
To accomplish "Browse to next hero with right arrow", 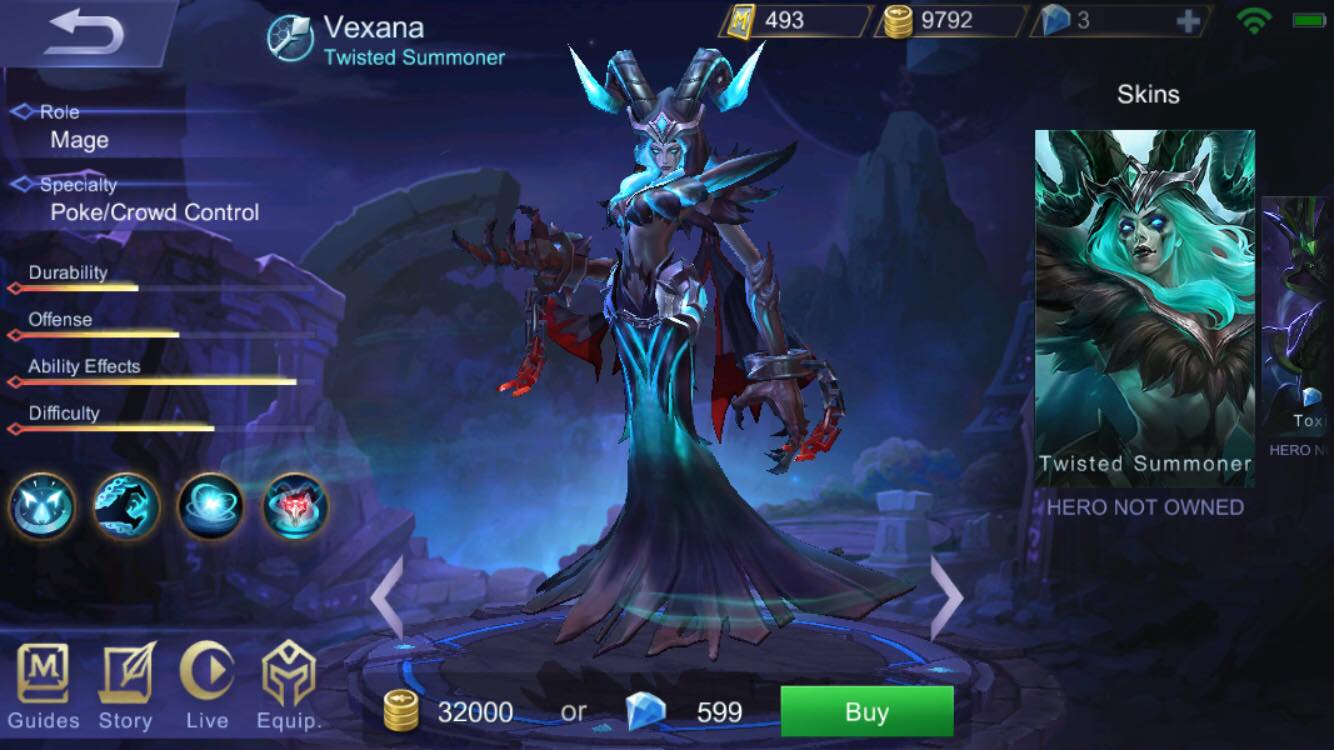I will [x=946, y=597].
